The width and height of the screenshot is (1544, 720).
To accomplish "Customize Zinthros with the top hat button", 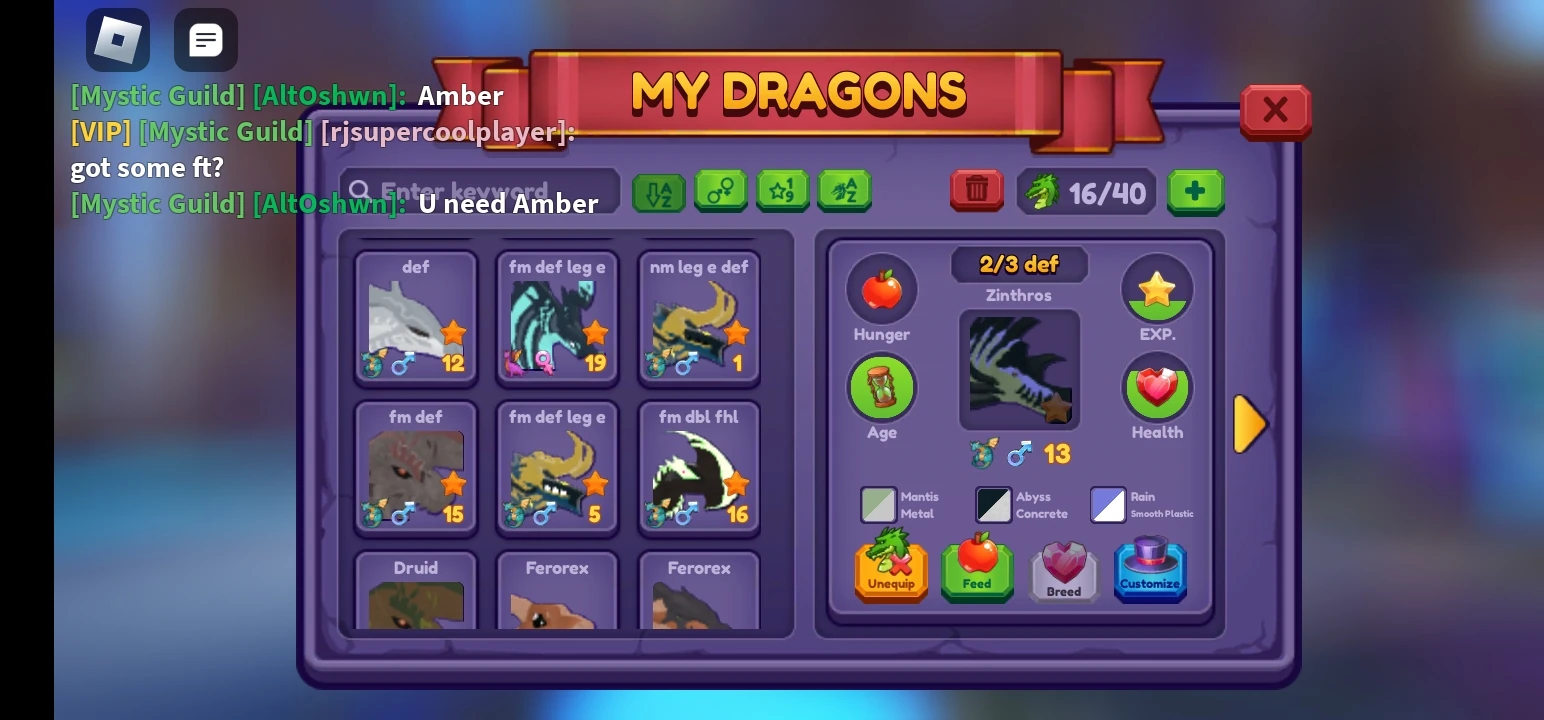I will (1150, 570).
